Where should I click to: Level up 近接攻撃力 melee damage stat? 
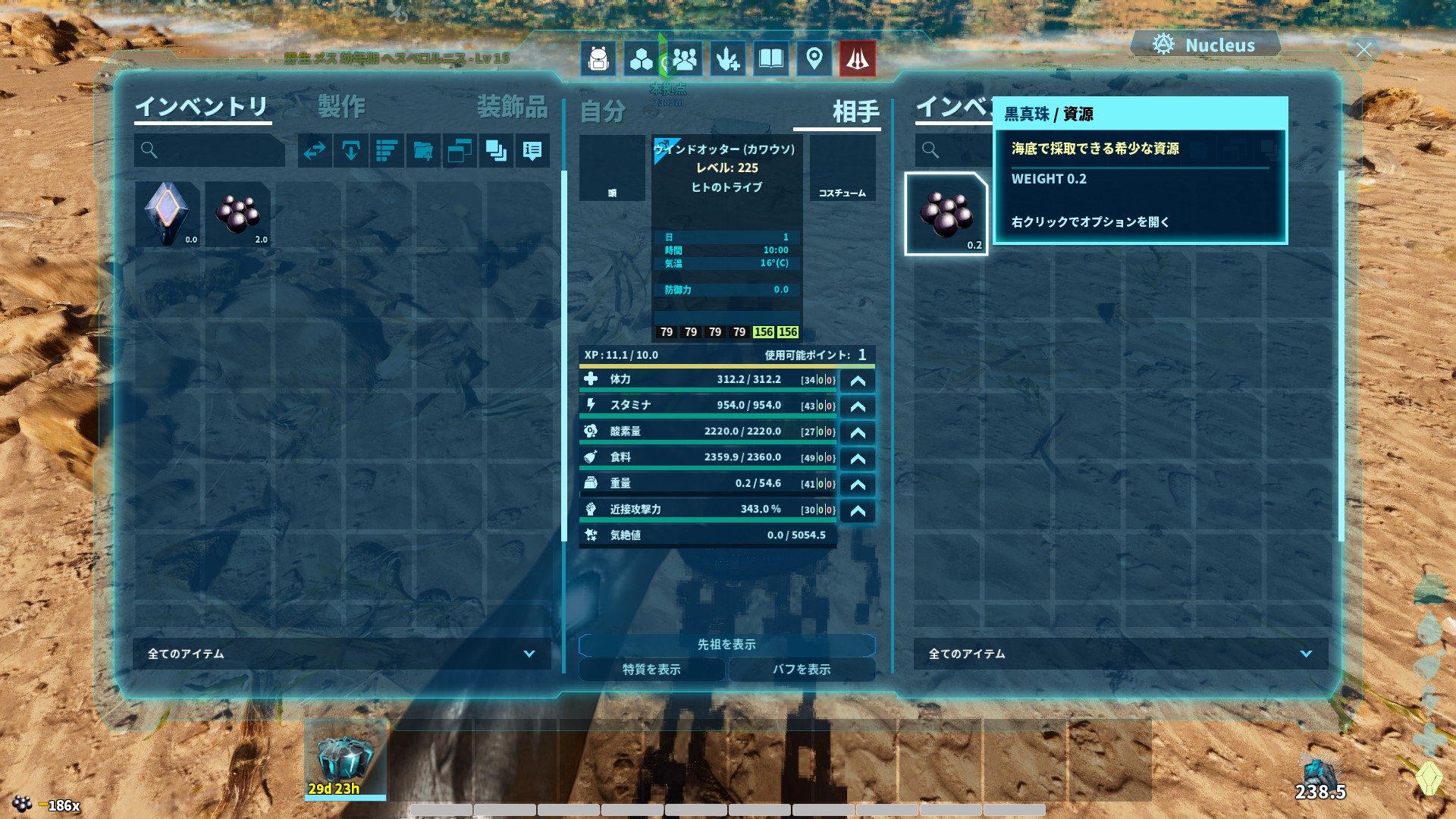point(858,510)
